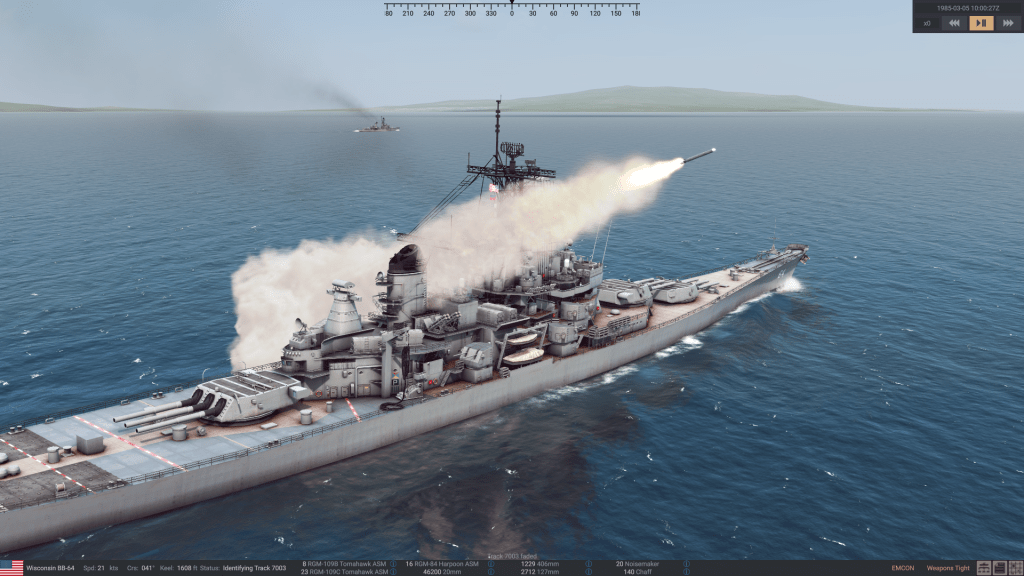Slow down time compression with rewind arrows
This screenshot has width=1024, height=576.
pyautogui.click(x=954, y=23)
